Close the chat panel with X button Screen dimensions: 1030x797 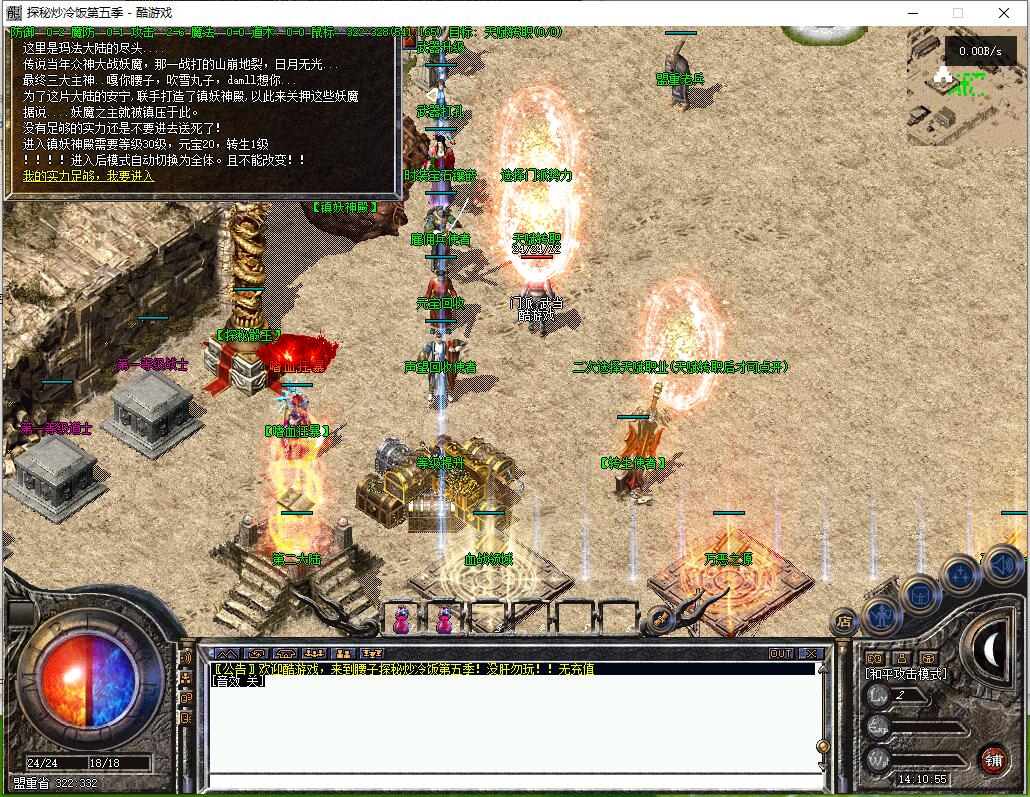pos(811,653)
